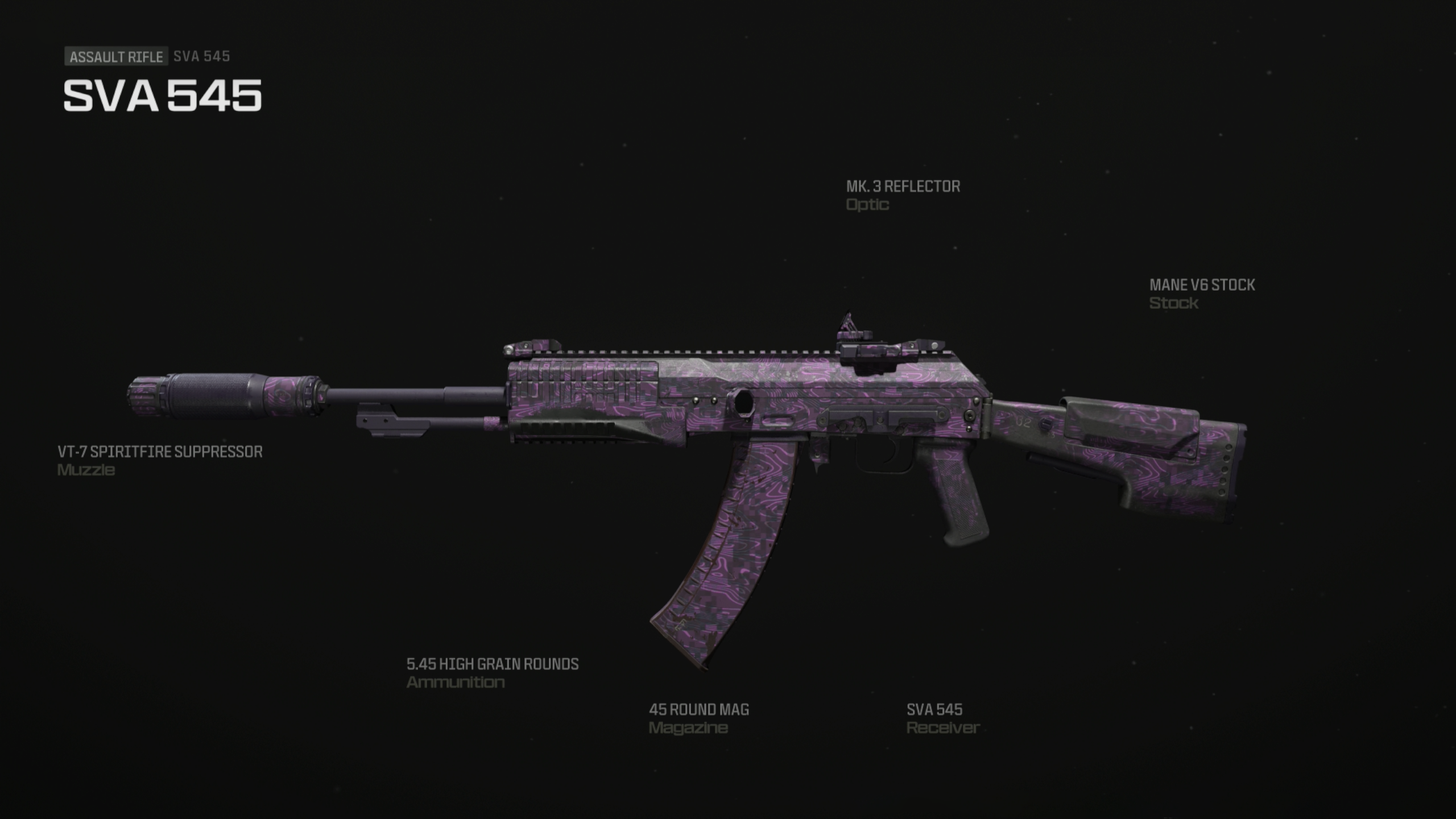The height and width of the screenshot is (819, 1456).
Task: Expand the Muzzle attachment category
Action: (x=85, y=470)
